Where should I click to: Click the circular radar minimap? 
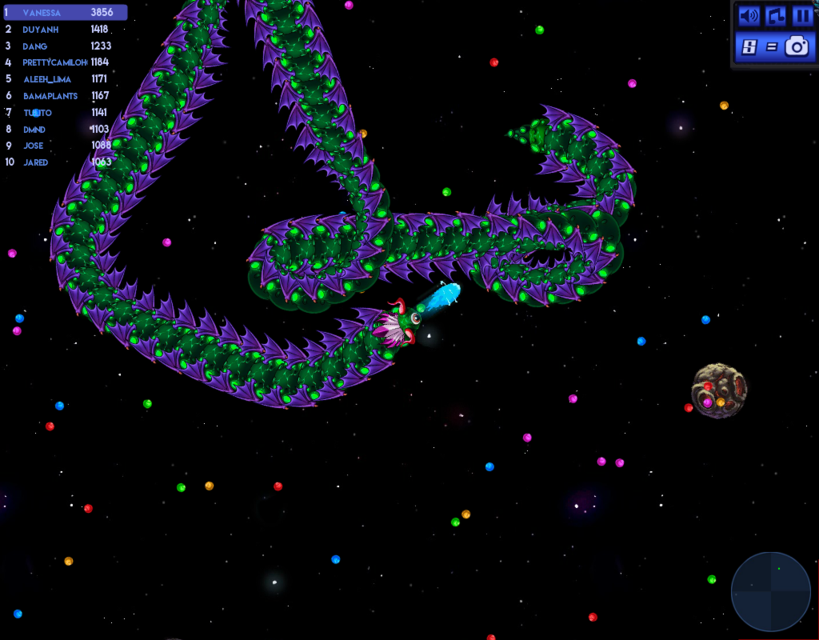(x=771, y=591)
